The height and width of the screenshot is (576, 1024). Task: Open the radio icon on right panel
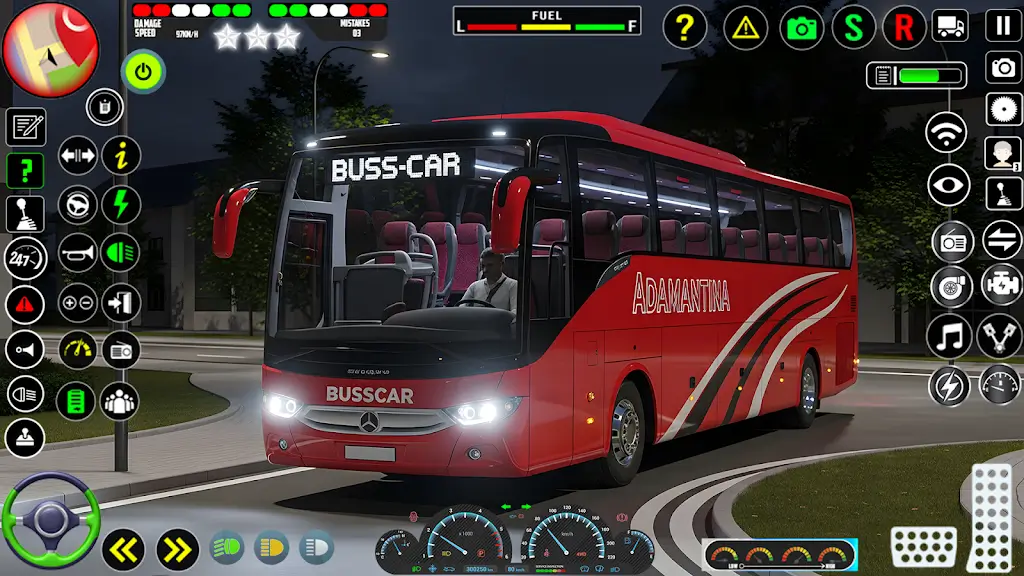point(951,241)
